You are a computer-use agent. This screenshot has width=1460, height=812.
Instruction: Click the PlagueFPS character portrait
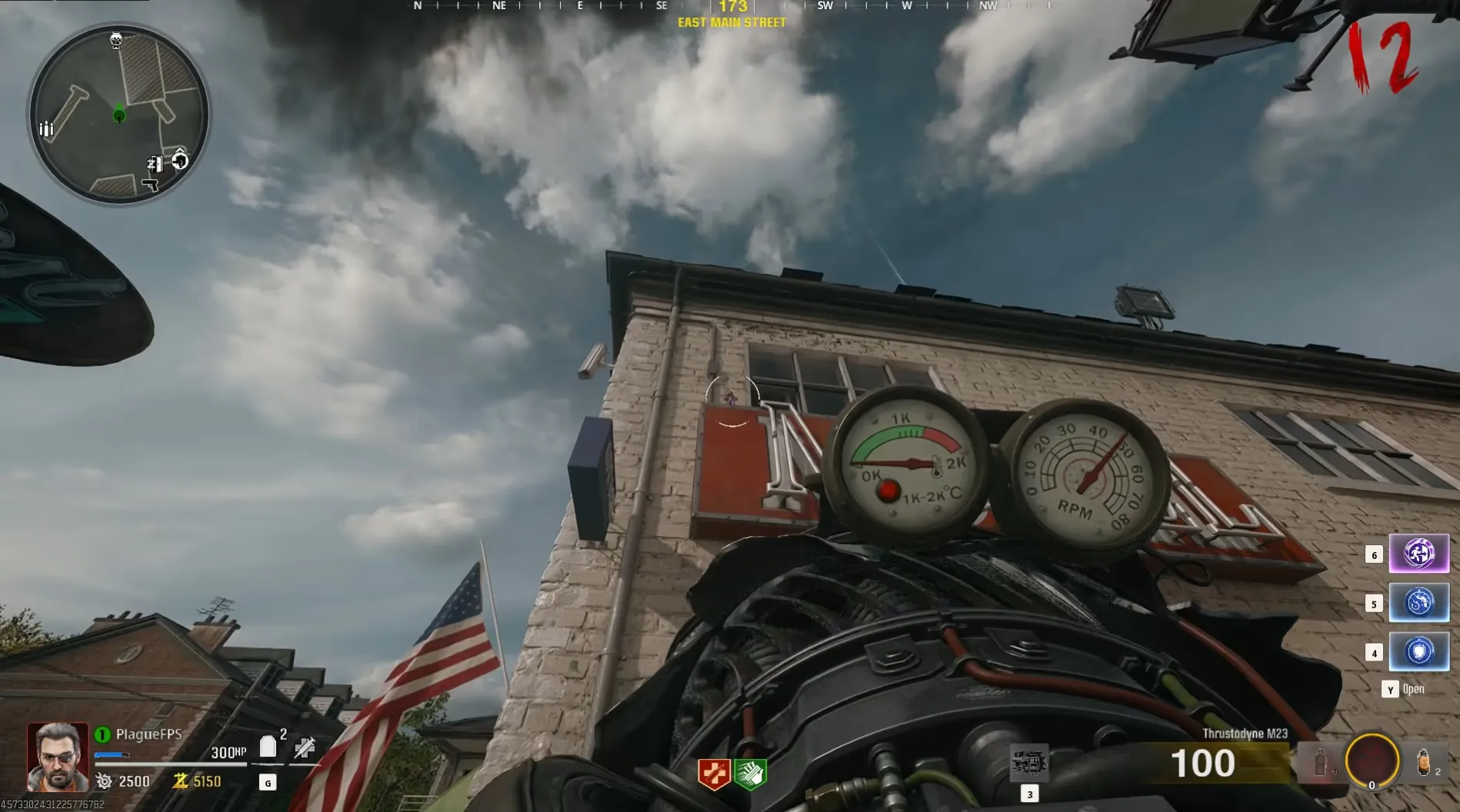(58, 757)
